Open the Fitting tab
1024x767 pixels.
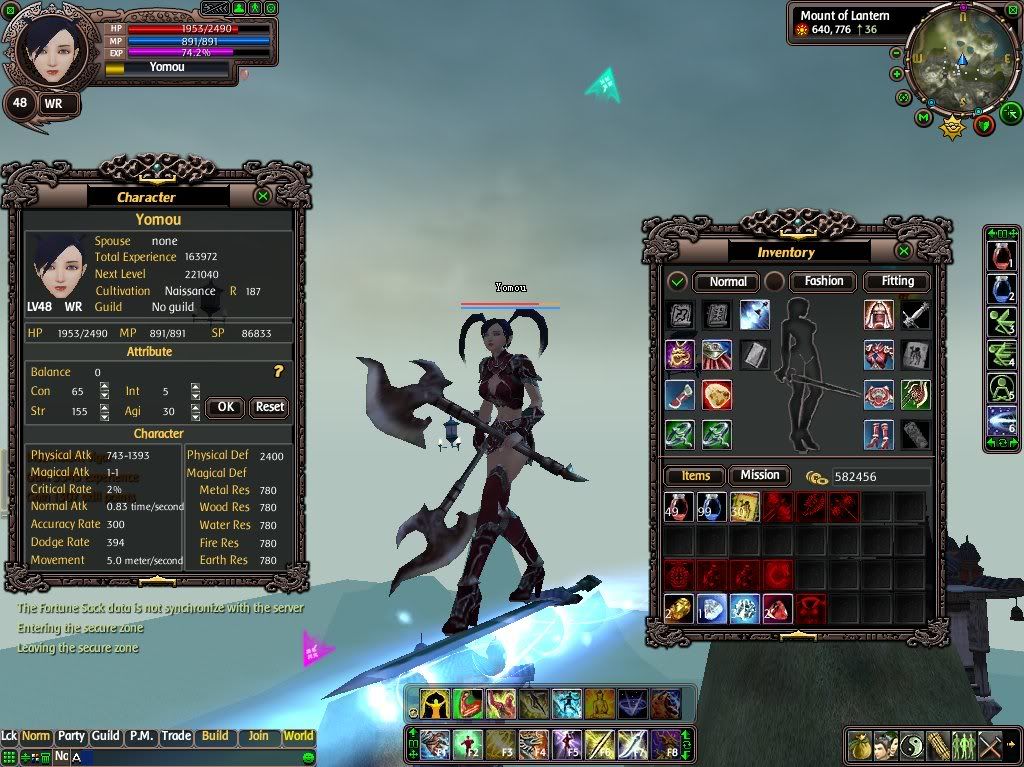click(x=897, y=281)
